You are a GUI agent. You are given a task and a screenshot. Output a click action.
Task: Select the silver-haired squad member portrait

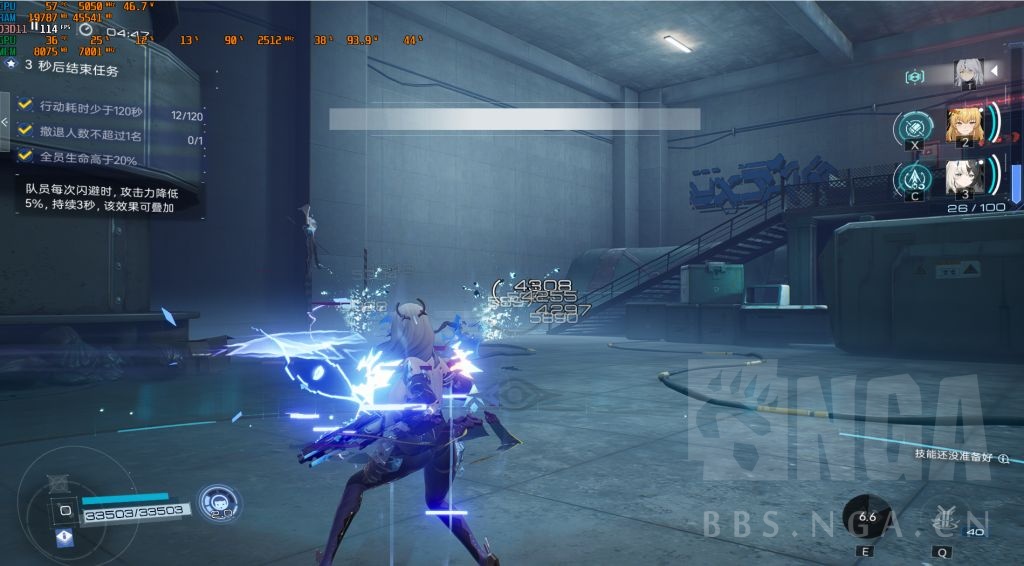coord(966,74)
